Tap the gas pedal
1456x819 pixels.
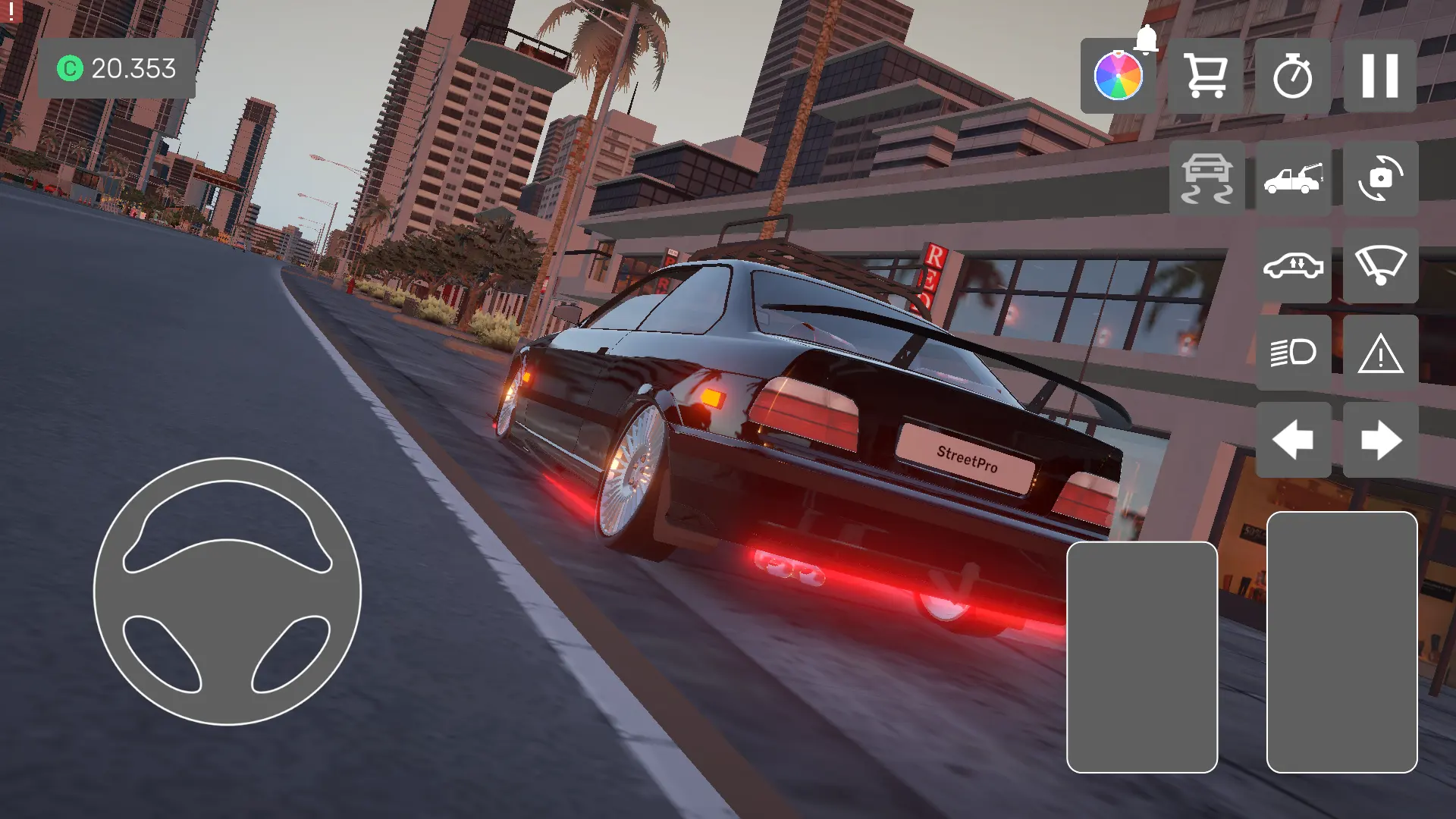click(1341, 642)
